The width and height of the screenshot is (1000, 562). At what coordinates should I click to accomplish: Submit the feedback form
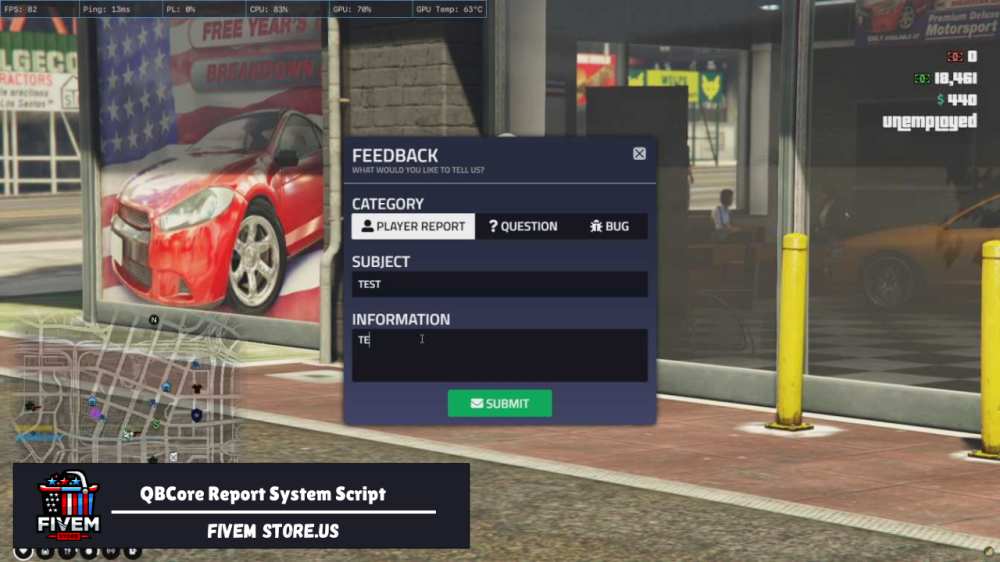tap(499, 404)
